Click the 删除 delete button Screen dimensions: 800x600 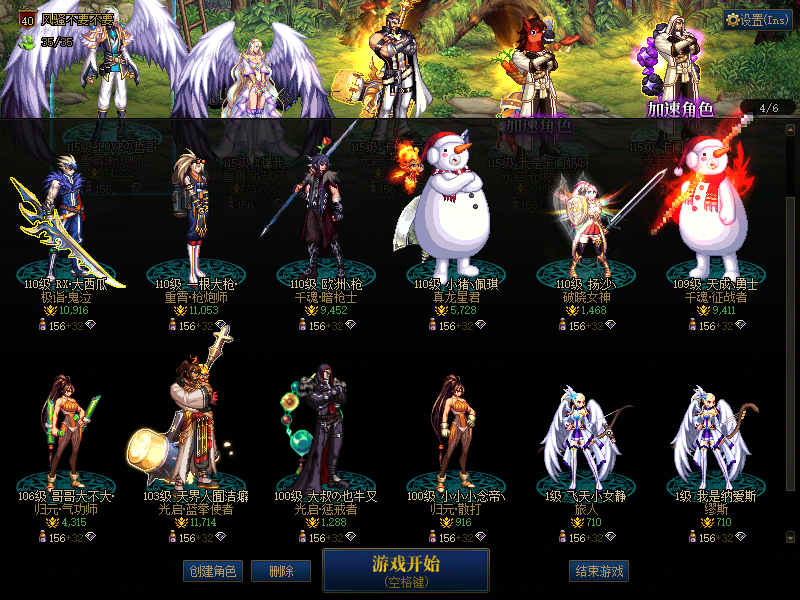281,571
